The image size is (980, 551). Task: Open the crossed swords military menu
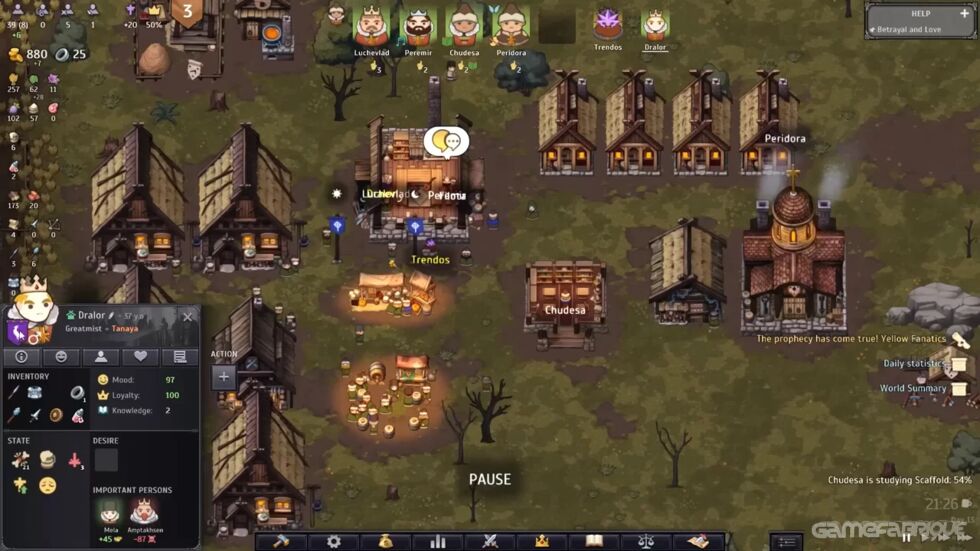pos(490,541)
